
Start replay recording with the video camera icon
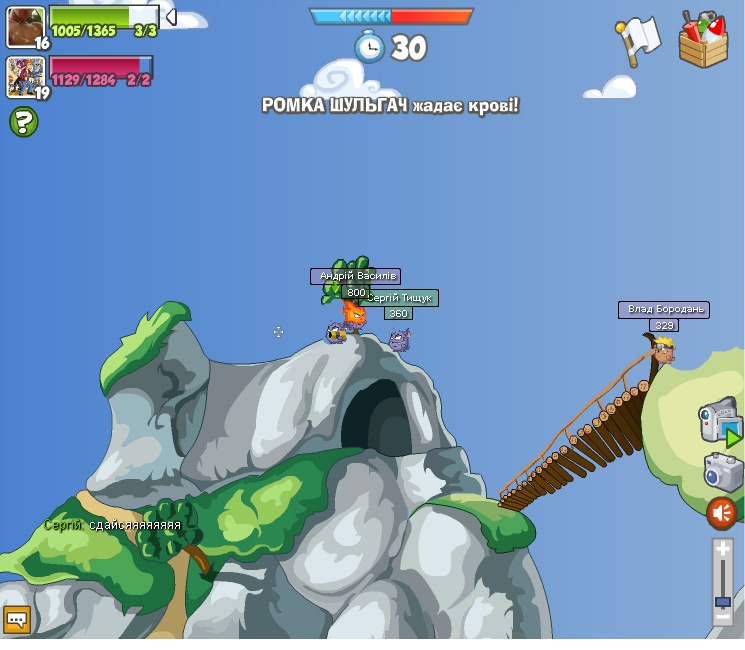coord(719,420)
